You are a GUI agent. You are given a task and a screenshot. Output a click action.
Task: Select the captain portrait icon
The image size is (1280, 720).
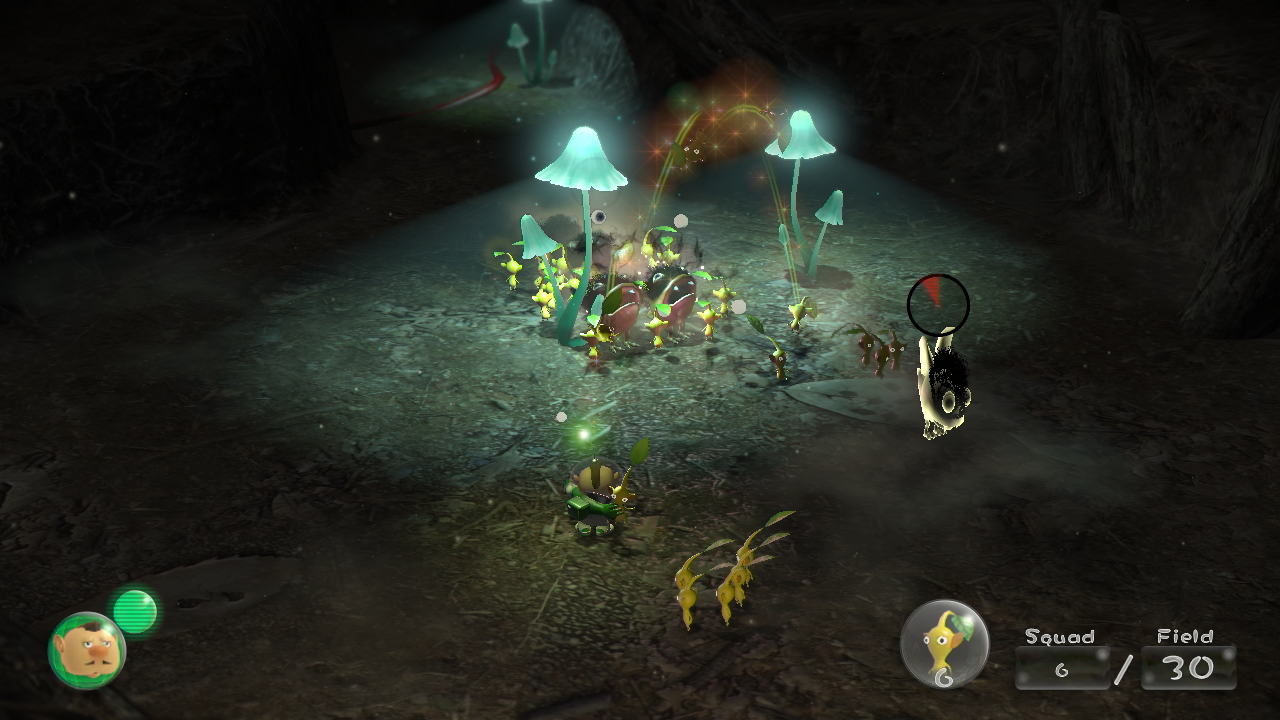[x=88, y=650]
